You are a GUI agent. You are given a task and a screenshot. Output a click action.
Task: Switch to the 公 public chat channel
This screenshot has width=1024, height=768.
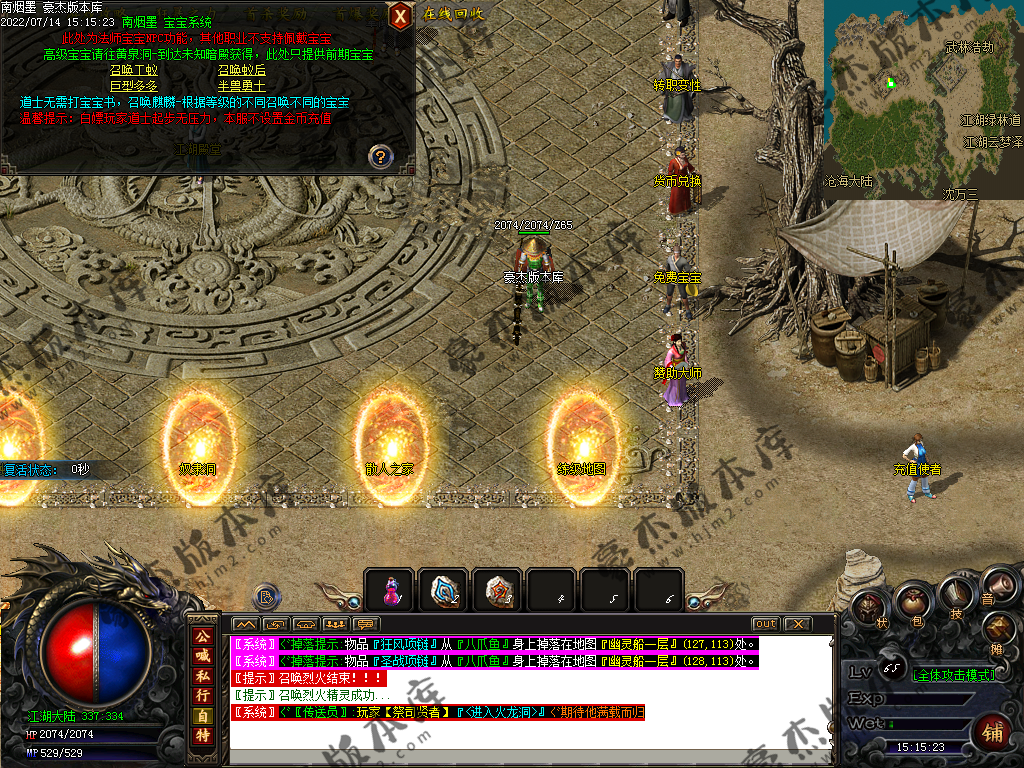click(203, 637)
